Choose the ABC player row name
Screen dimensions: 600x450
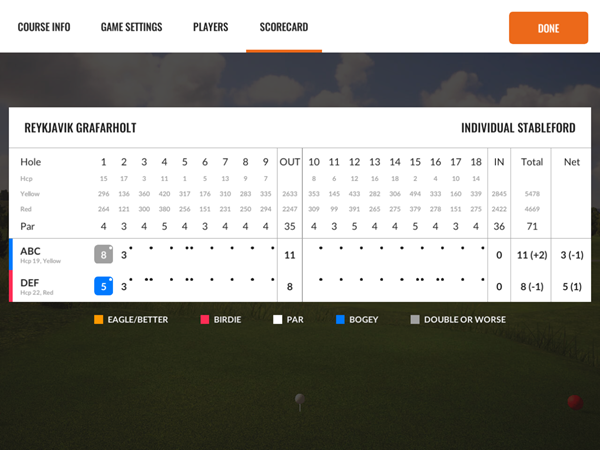tap(31, 250)
